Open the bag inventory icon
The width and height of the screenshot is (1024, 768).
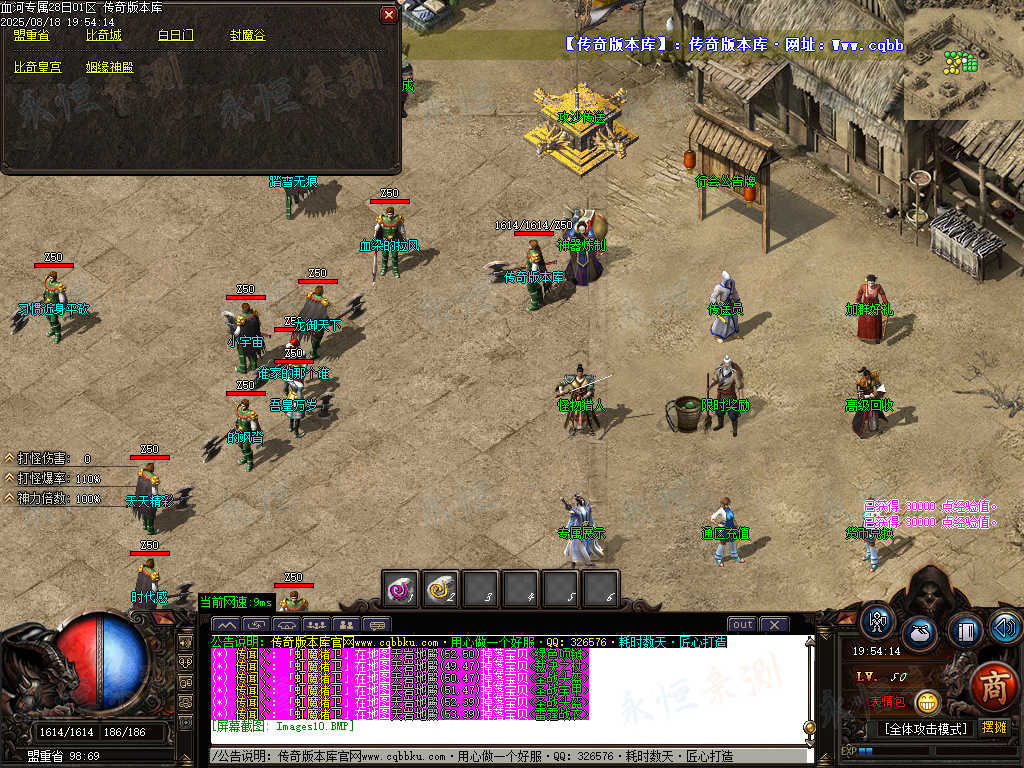[x=918, y=632]
